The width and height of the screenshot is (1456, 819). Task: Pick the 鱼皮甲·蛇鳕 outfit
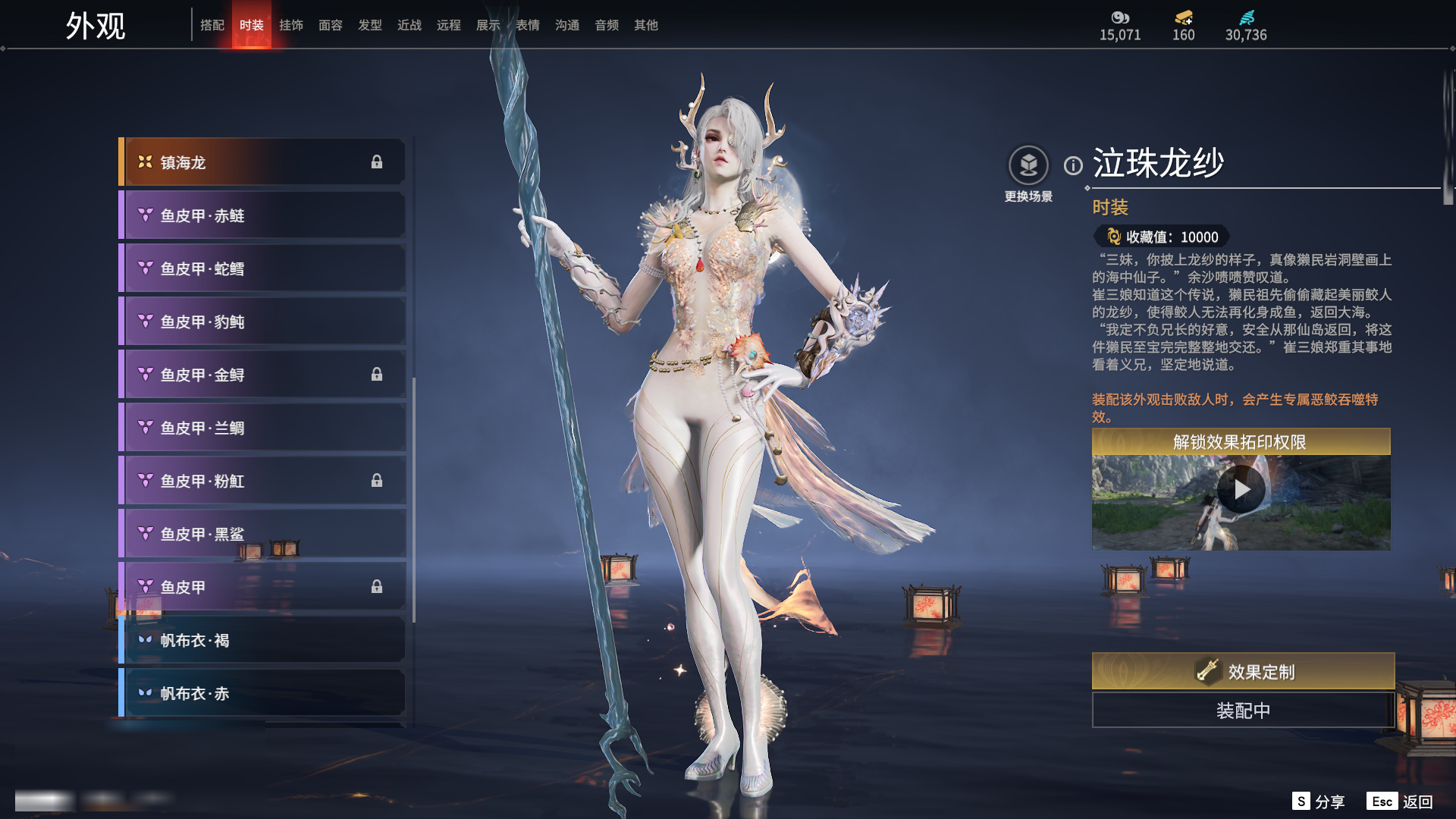(262, 268)
